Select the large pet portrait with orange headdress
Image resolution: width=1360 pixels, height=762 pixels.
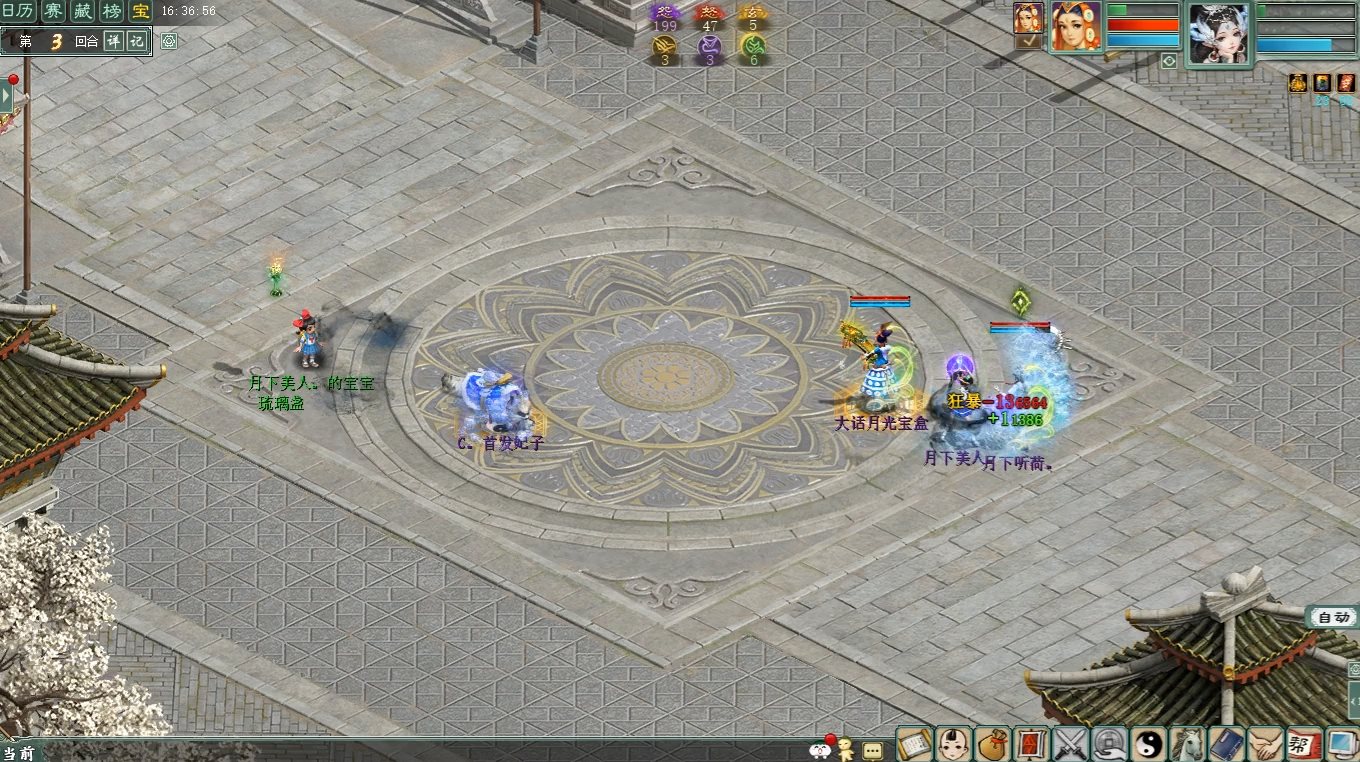coord(1076,26)
